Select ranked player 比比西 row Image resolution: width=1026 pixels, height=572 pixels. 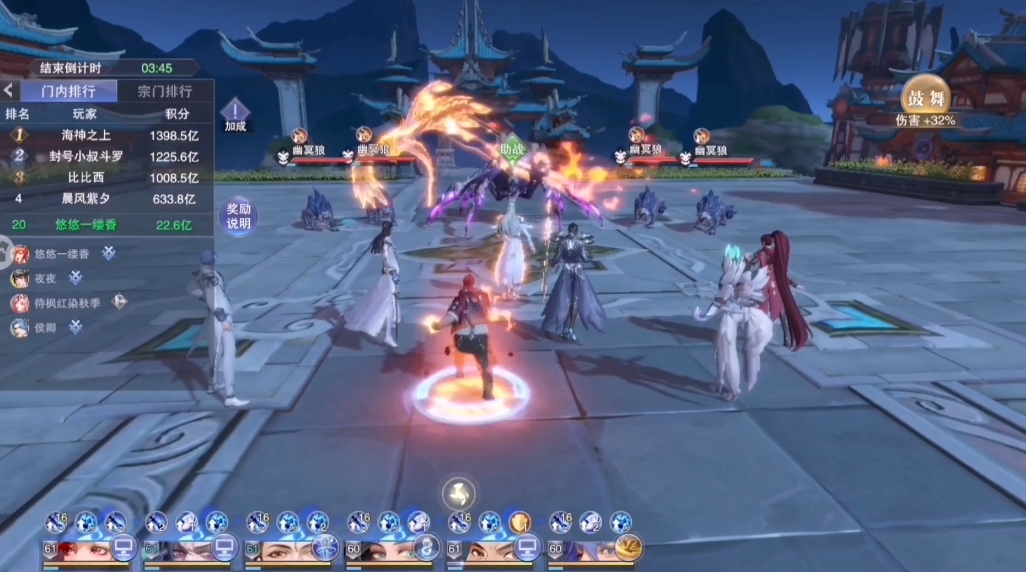[107, 177]
